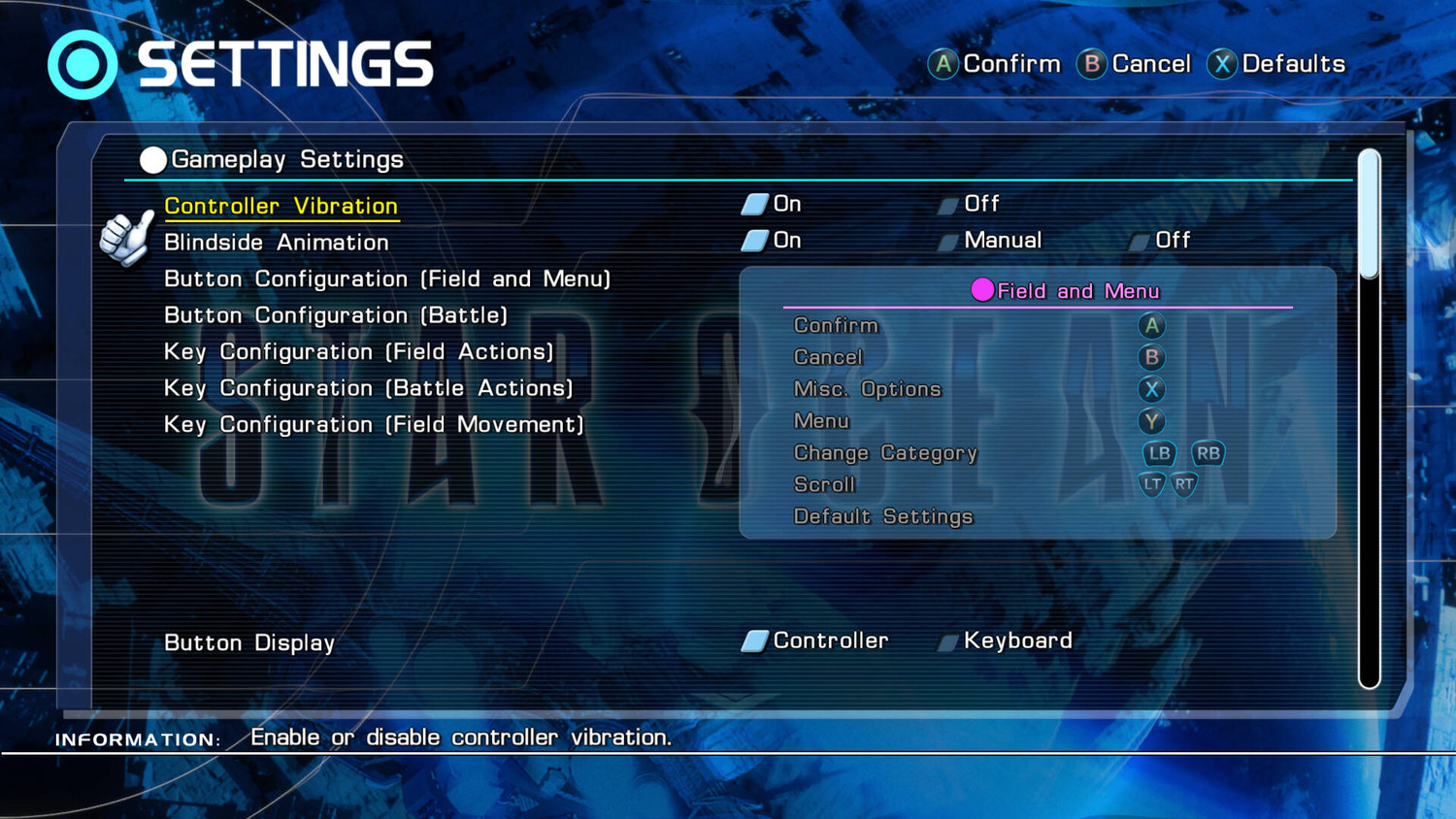Open Key Configuration (Field Actions)
The image size is (1456, 819).
(358, 352)
